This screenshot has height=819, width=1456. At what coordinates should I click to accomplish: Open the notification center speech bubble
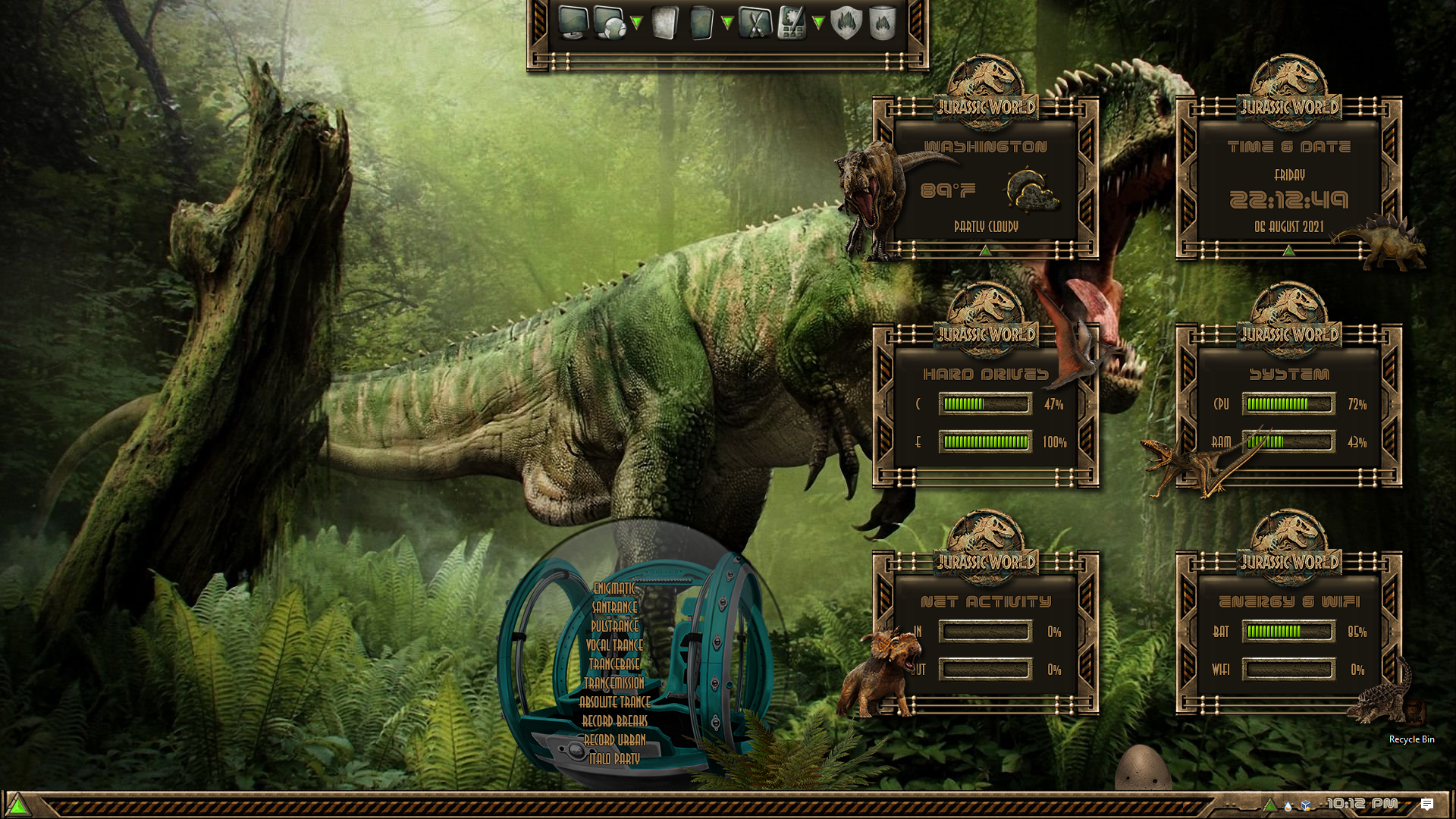[x=1426, y=805]
